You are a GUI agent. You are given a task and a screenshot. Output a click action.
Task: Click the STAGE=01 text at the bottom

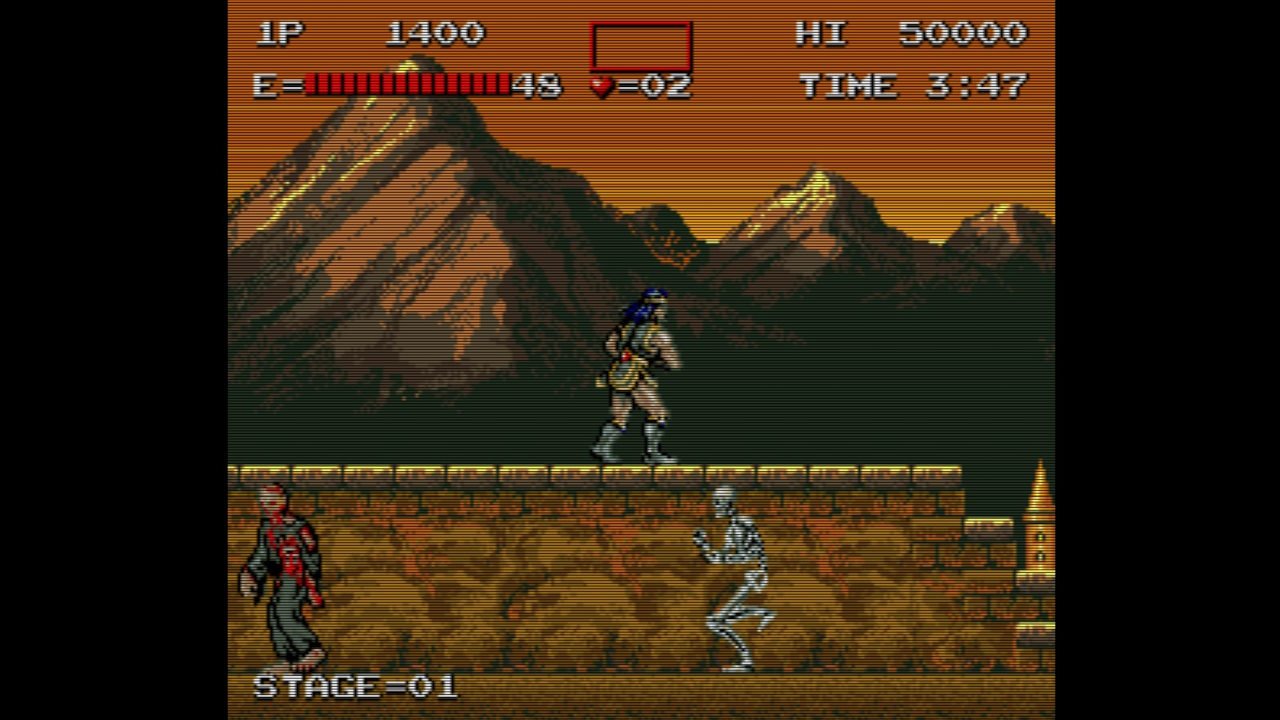[355, 686]
